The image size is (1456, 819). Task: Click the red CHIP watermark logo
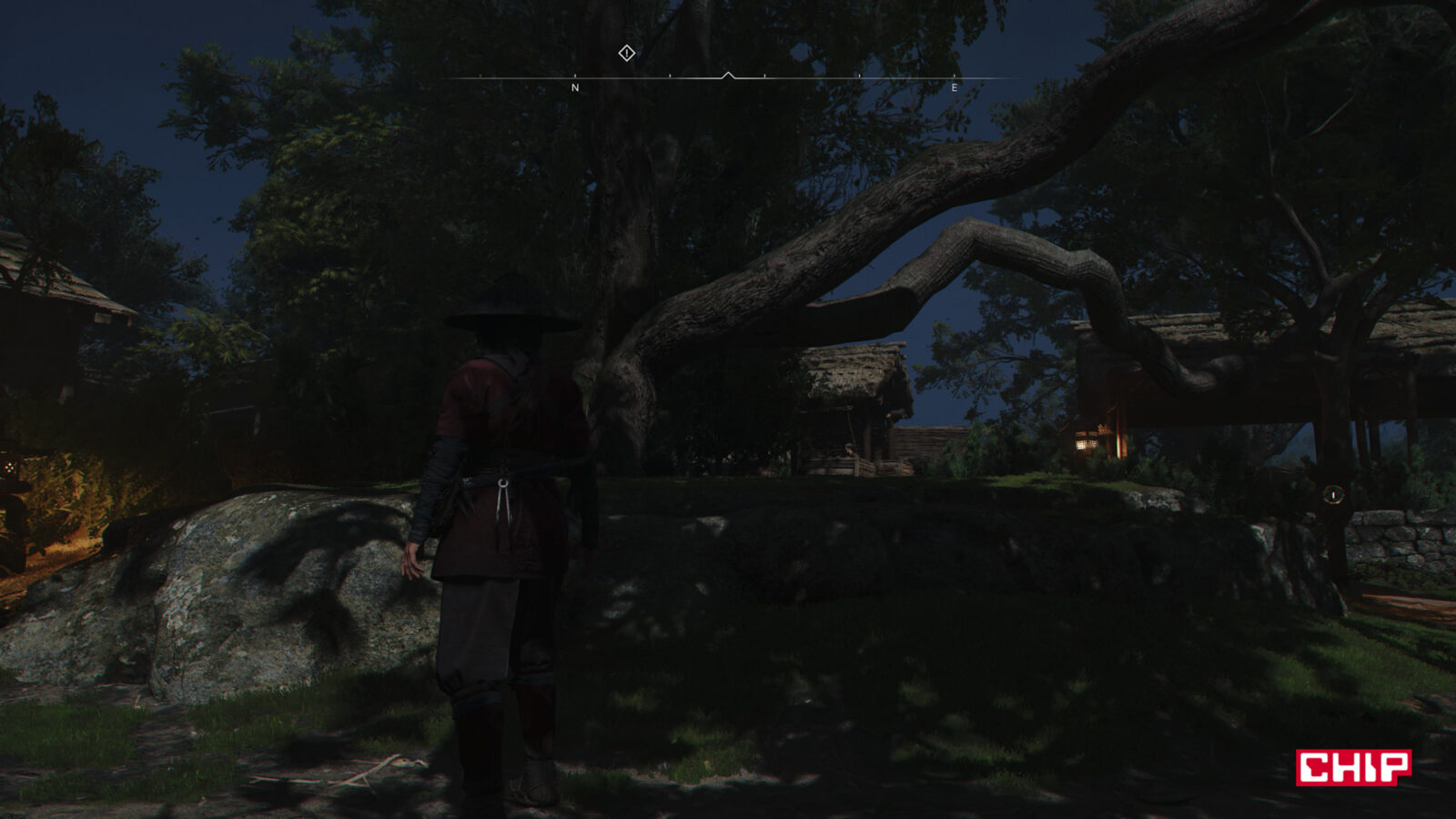click(x=1353, y=767)
